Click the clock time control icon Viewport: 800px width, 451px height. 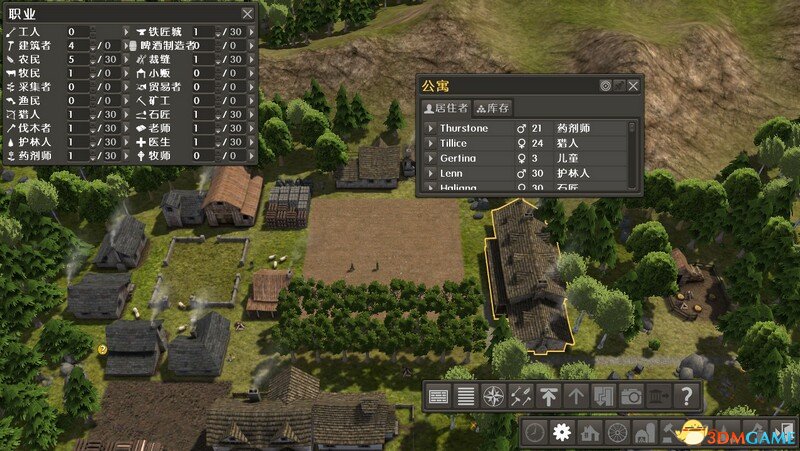536,433
